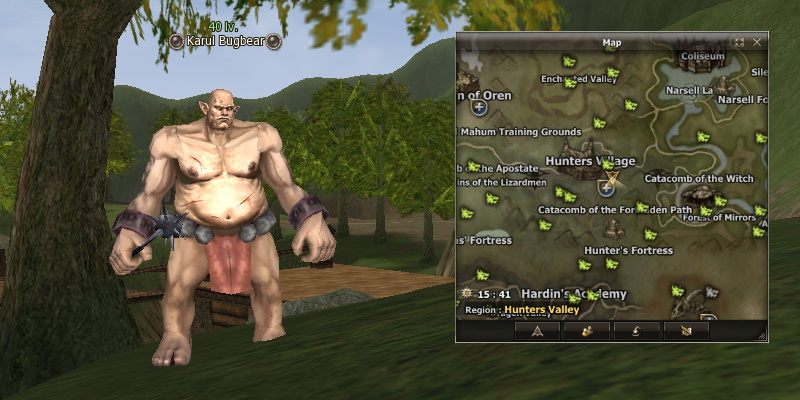Image resolution: width=800 pixels, height=400 pixels.
Task: Click the Enchanted Valley map label
Action: [x=579, y=80]
